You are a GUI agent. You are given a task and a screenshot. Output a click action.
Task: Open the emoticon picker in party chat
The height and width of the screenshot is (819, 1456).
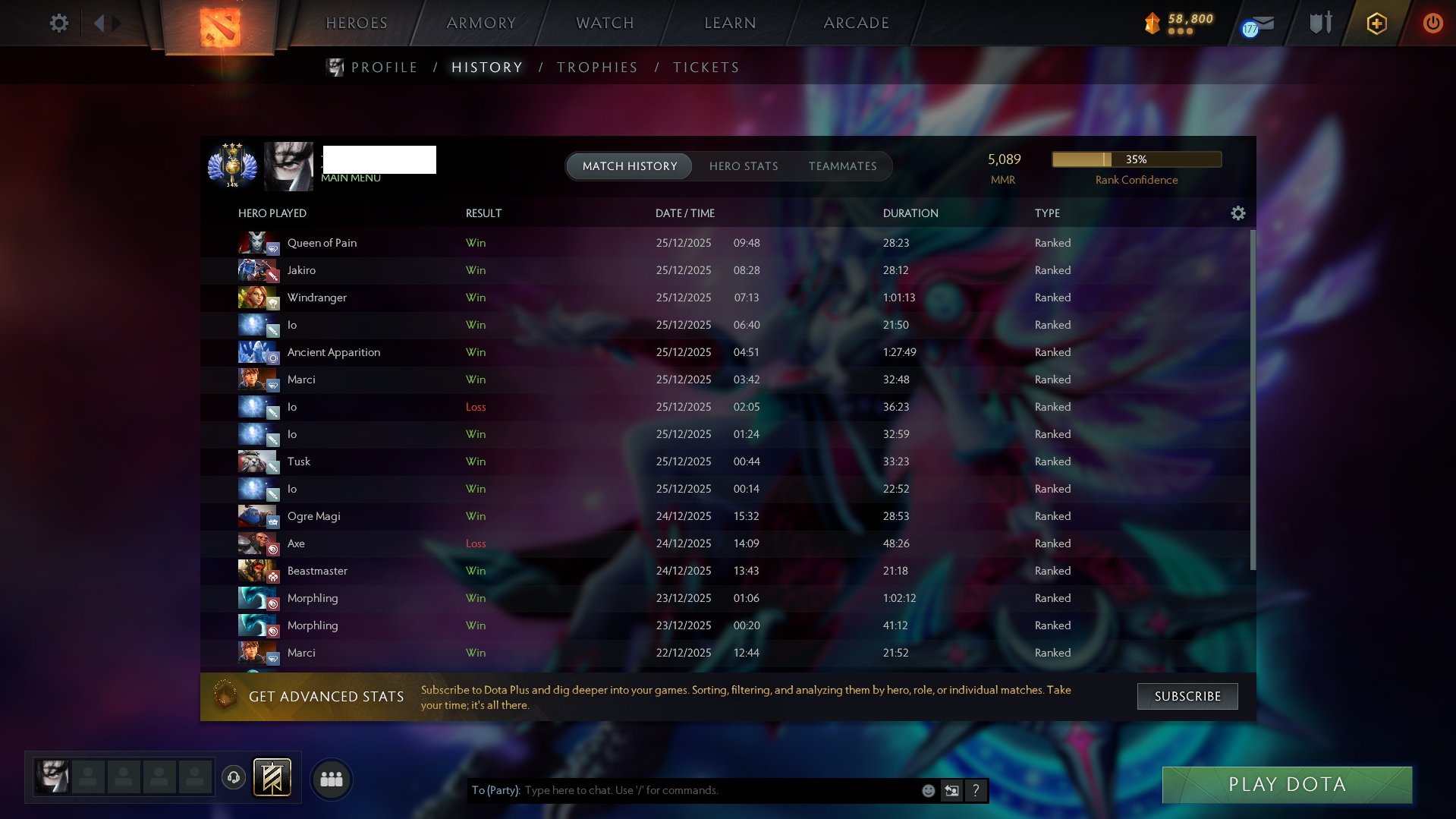(927, 790)
